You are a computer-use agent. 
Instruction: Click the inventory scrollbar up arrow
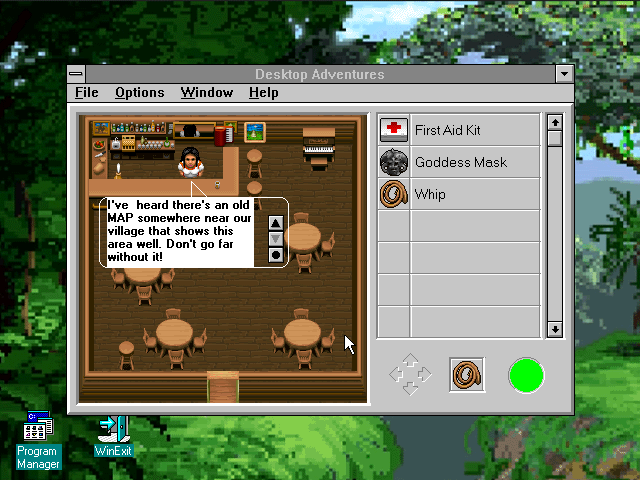click(555, 122)
